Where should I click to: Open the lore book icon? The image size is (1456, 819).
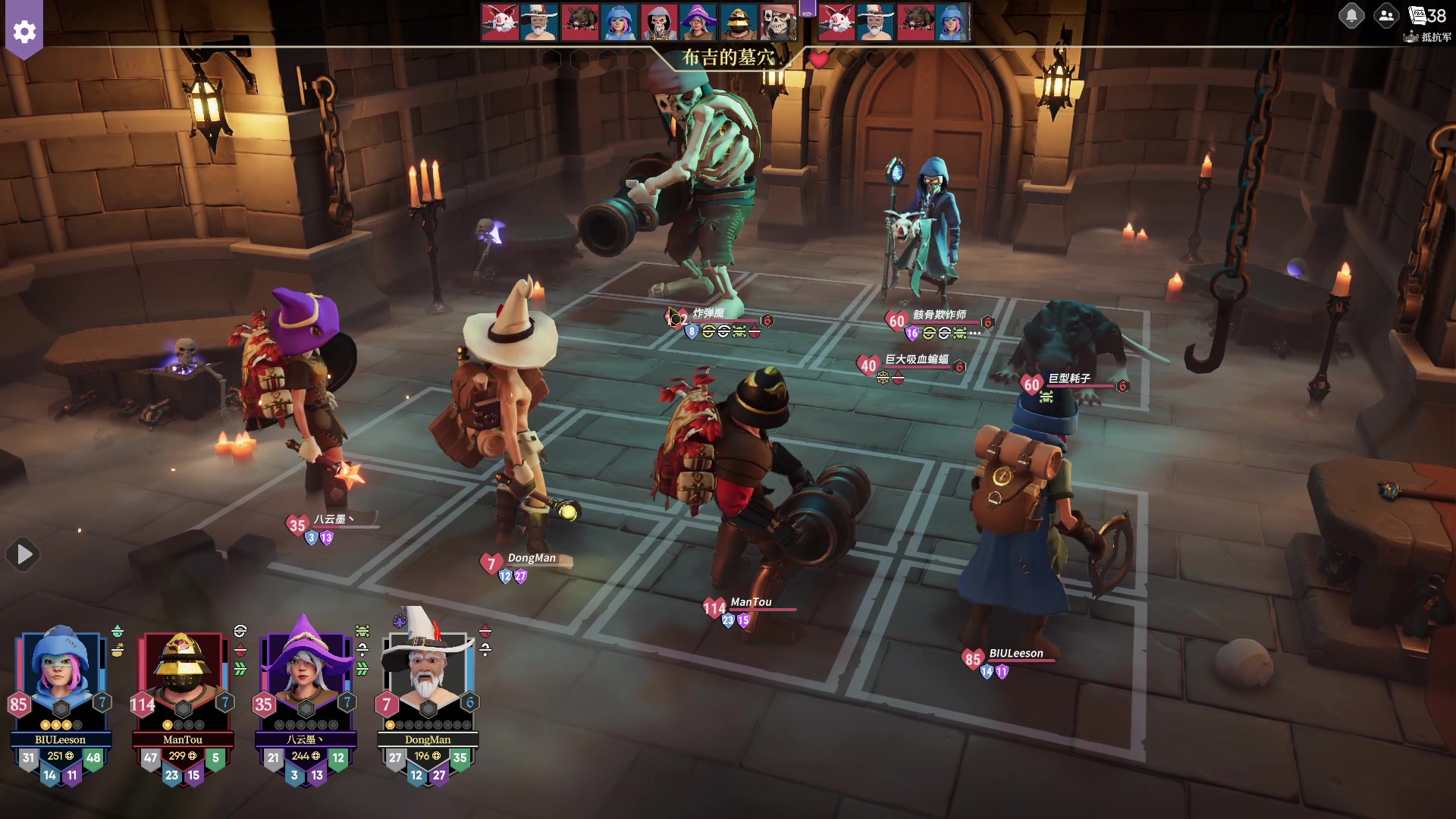(x=1417, y=15)
